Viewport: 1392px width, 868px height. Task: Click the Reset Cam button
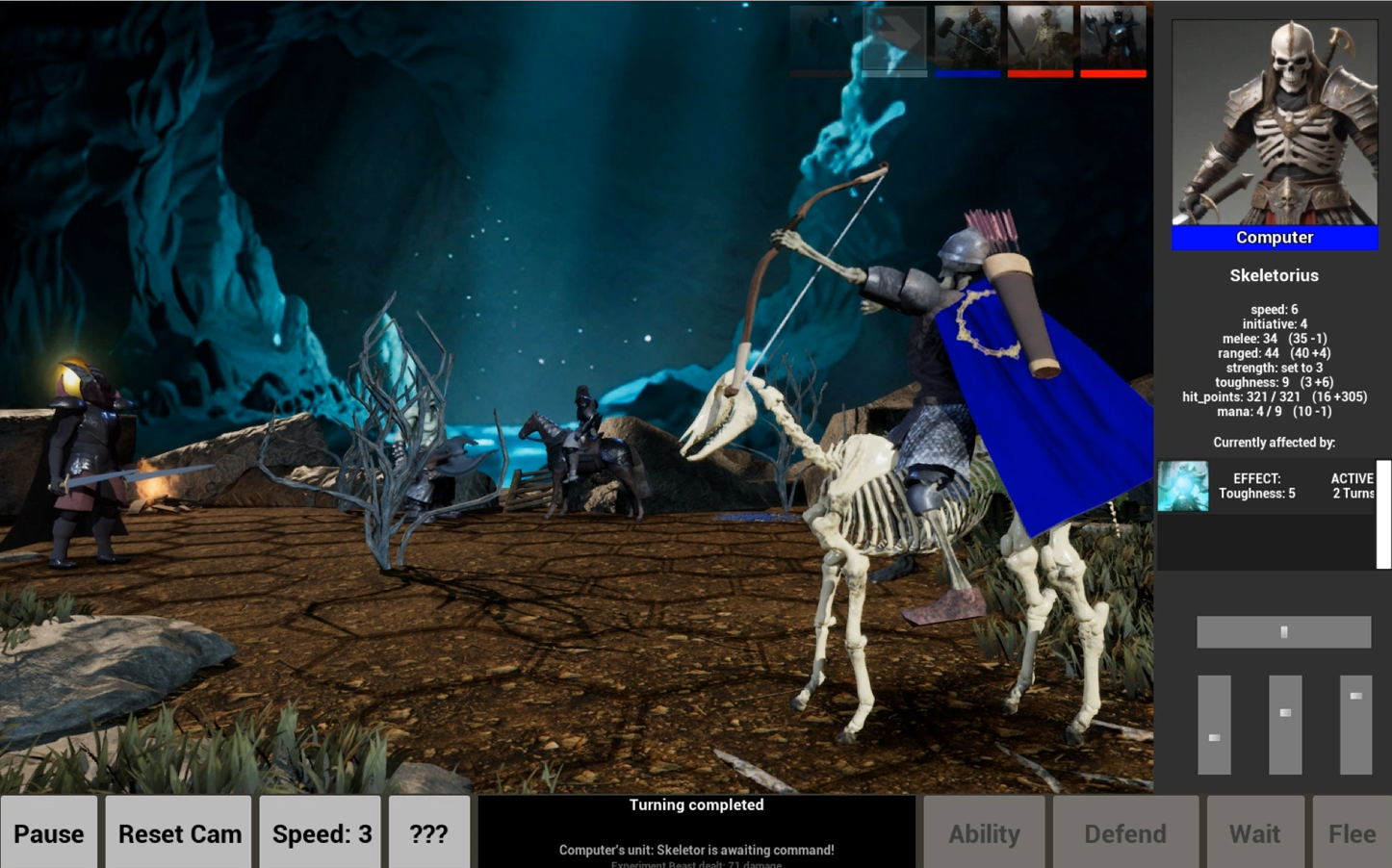179,832
